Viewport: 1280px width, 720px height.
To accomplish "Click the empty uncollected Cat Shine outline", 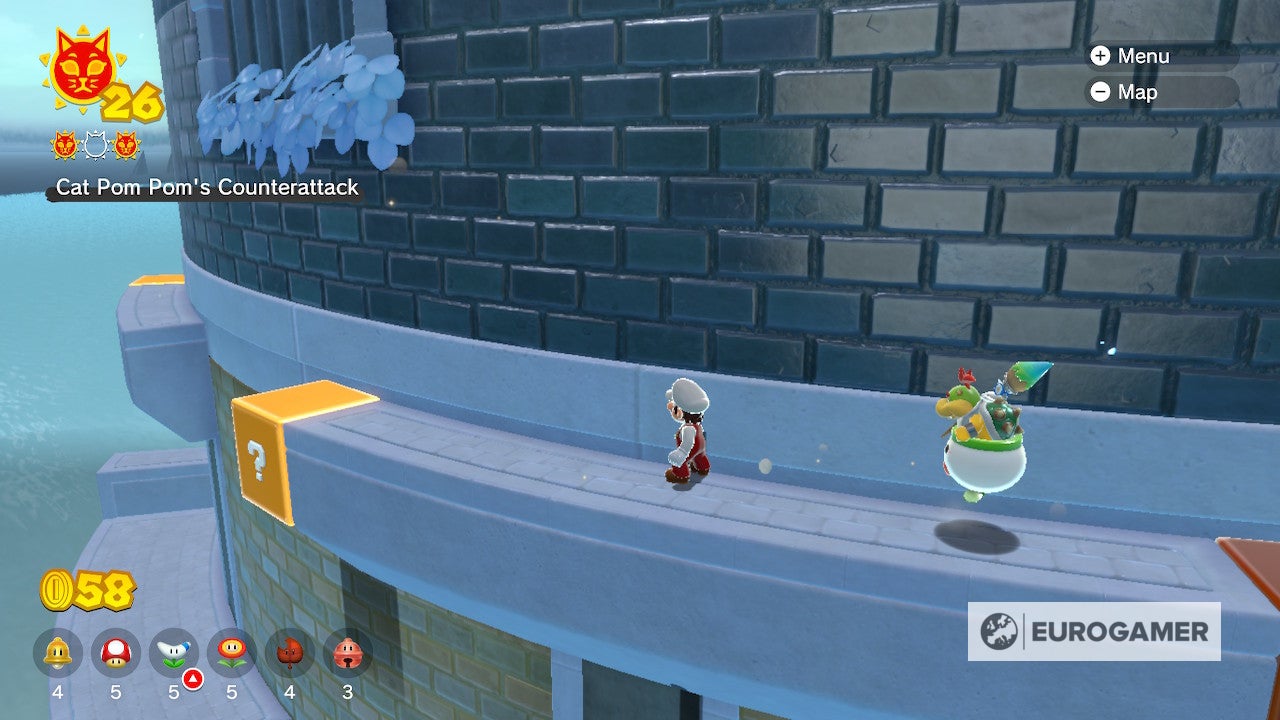I will coord(96,146).
